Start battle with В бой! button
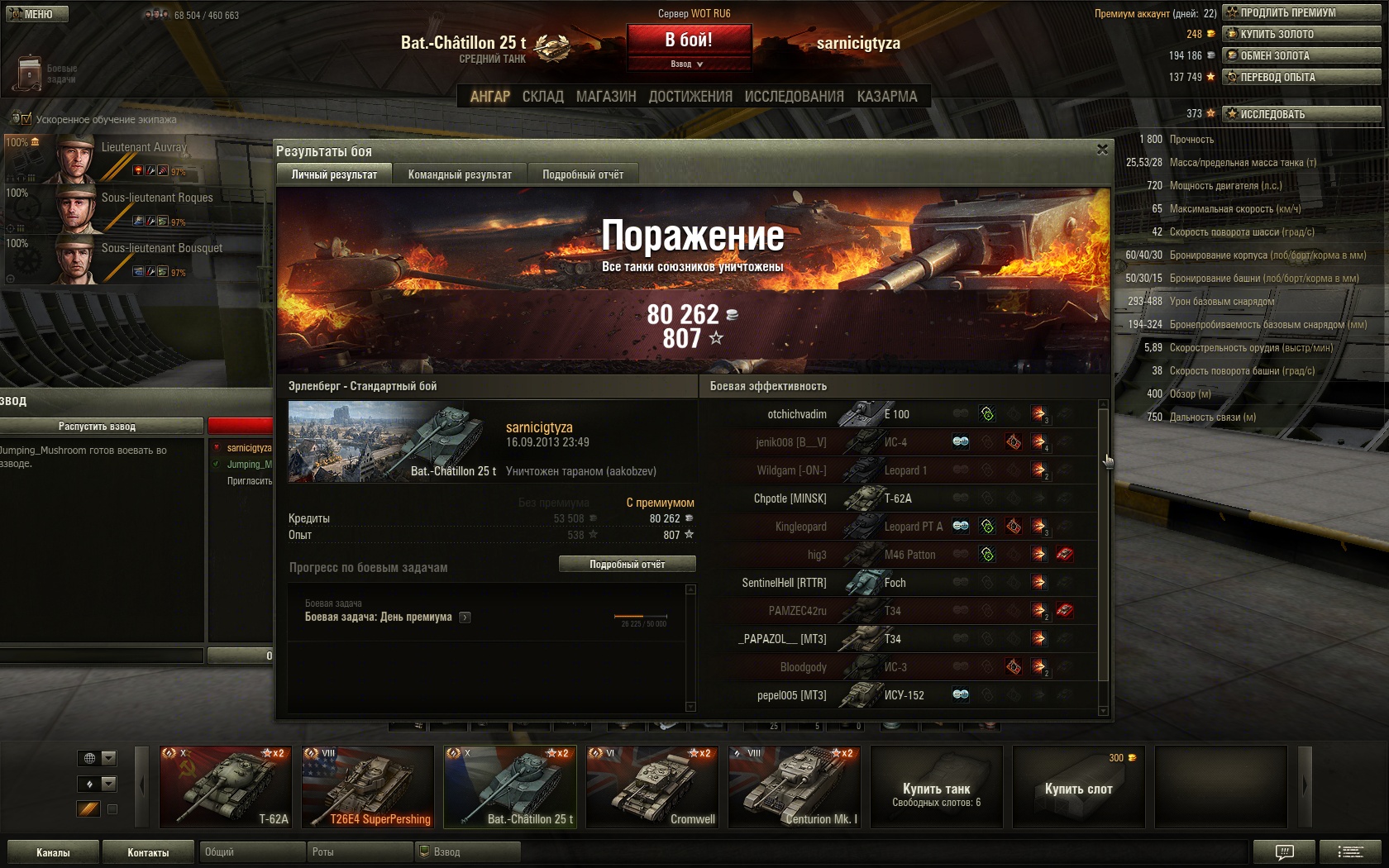 (x=689, y=40)
